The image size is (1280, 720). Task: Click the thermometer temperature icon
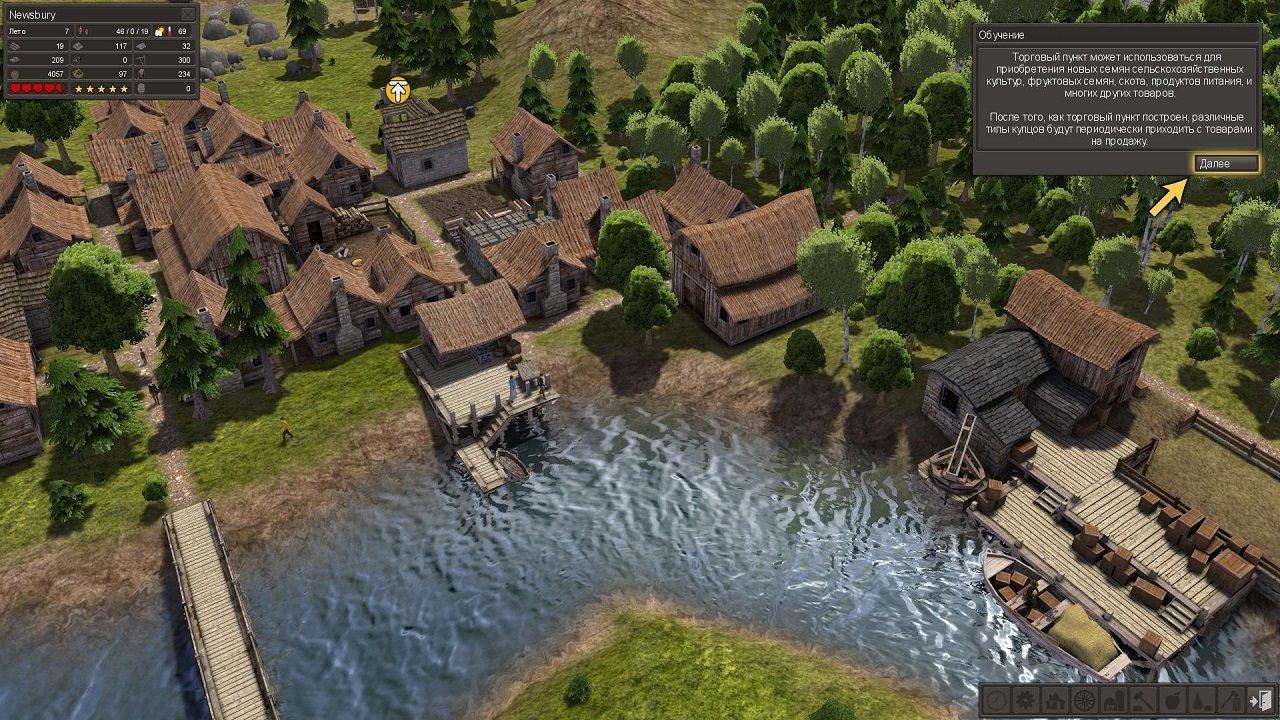click(x=172, y=31)
